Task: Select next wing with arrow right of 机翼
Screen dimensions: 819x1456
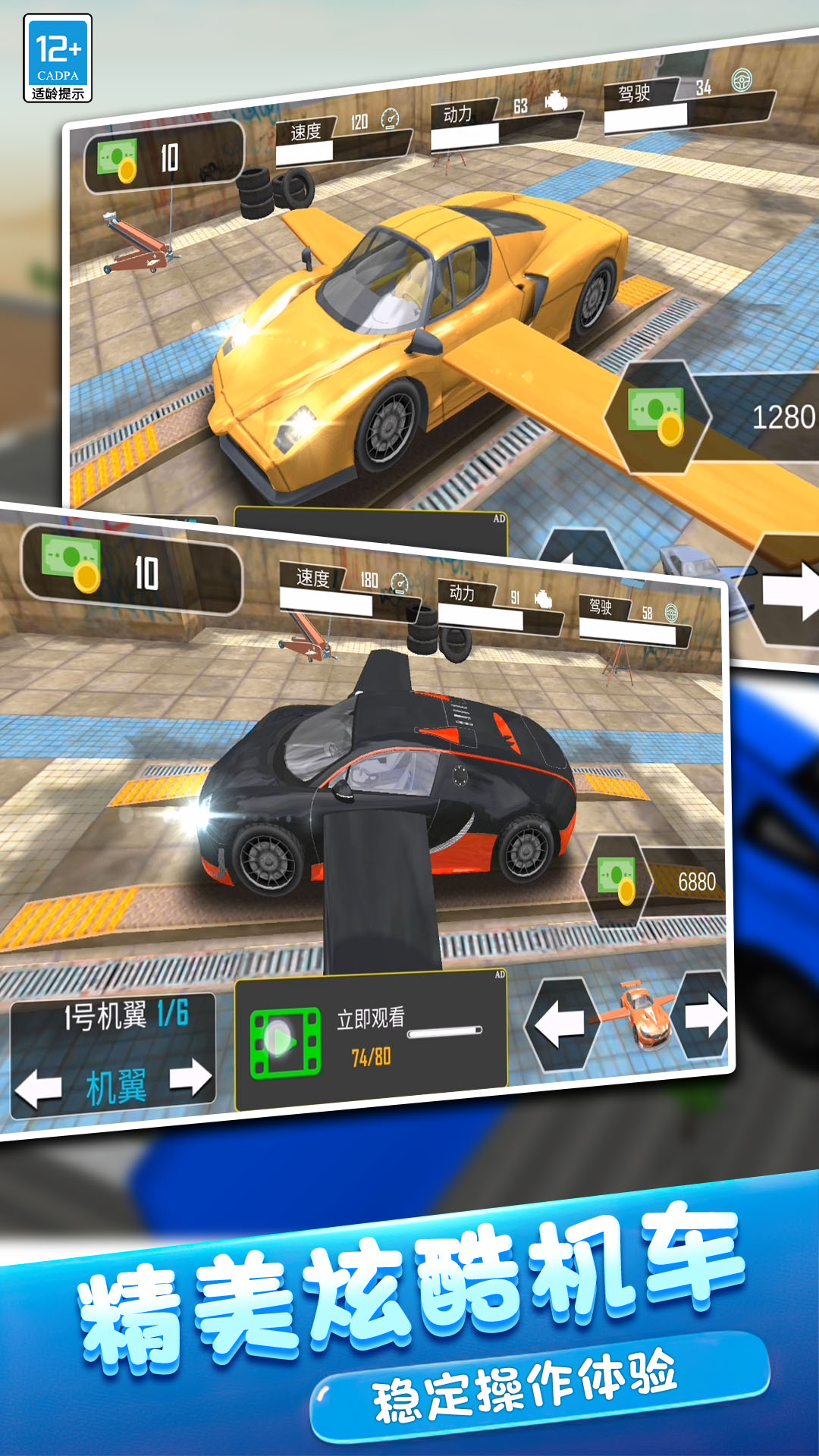Action: coord(190,1077)
